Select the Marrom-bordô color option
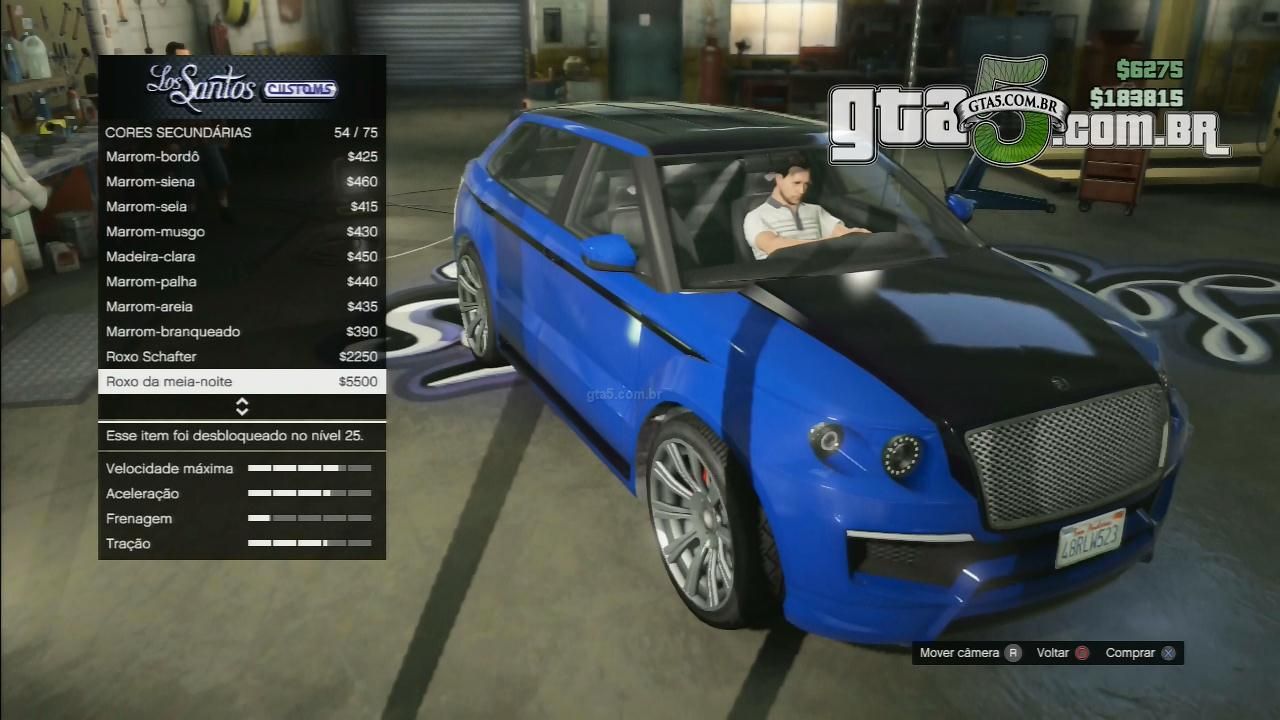The height and width of the screenshot is (720, 1280). click(x=241, y=157)
